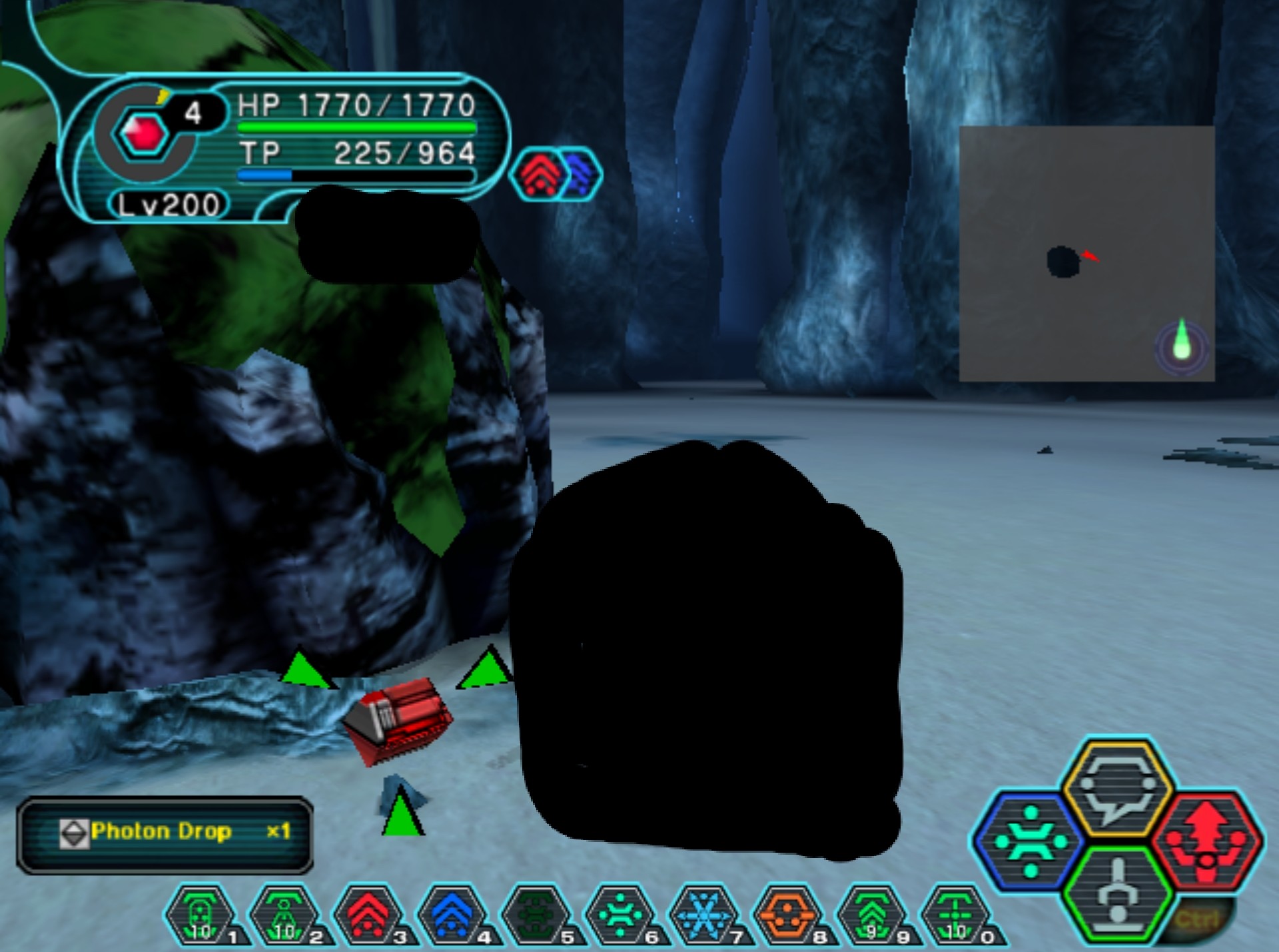Activate the blue snowflake ice technique
The width and height of the screenshot is (1279, 952).
[705, 915]
